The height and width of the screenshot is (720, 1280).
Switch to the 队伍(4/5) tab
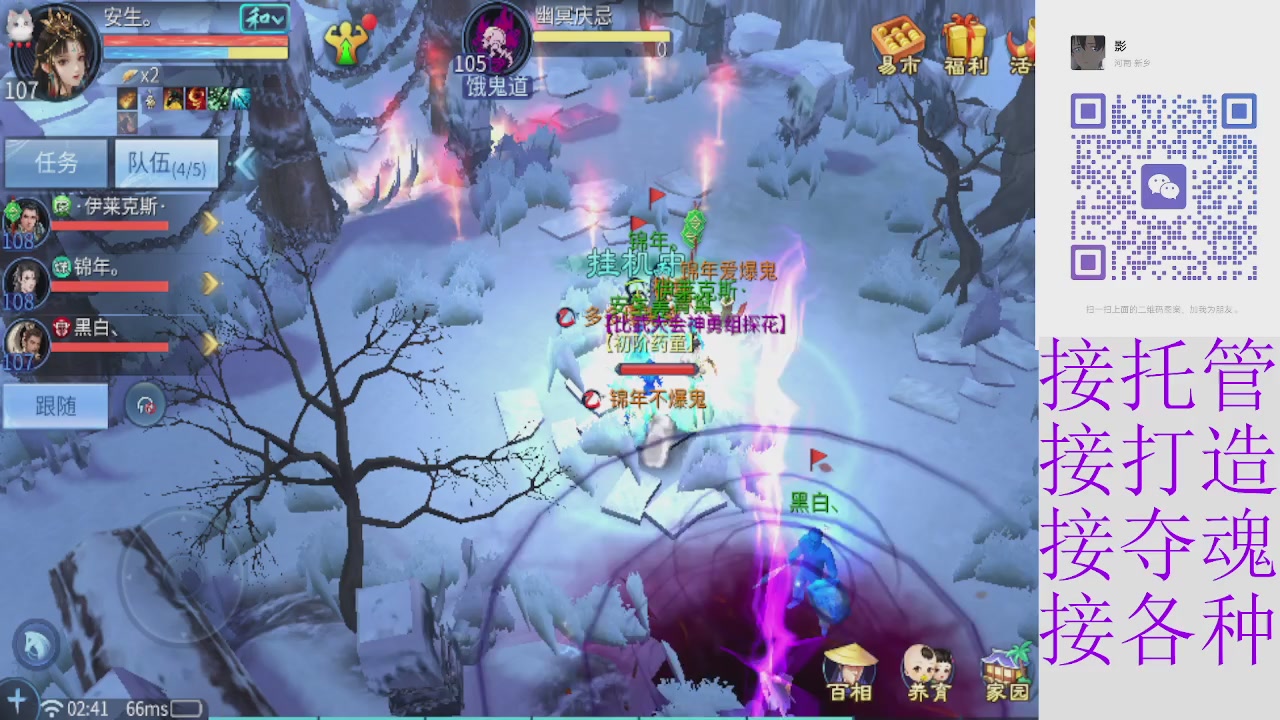click(x=165, y=163)
